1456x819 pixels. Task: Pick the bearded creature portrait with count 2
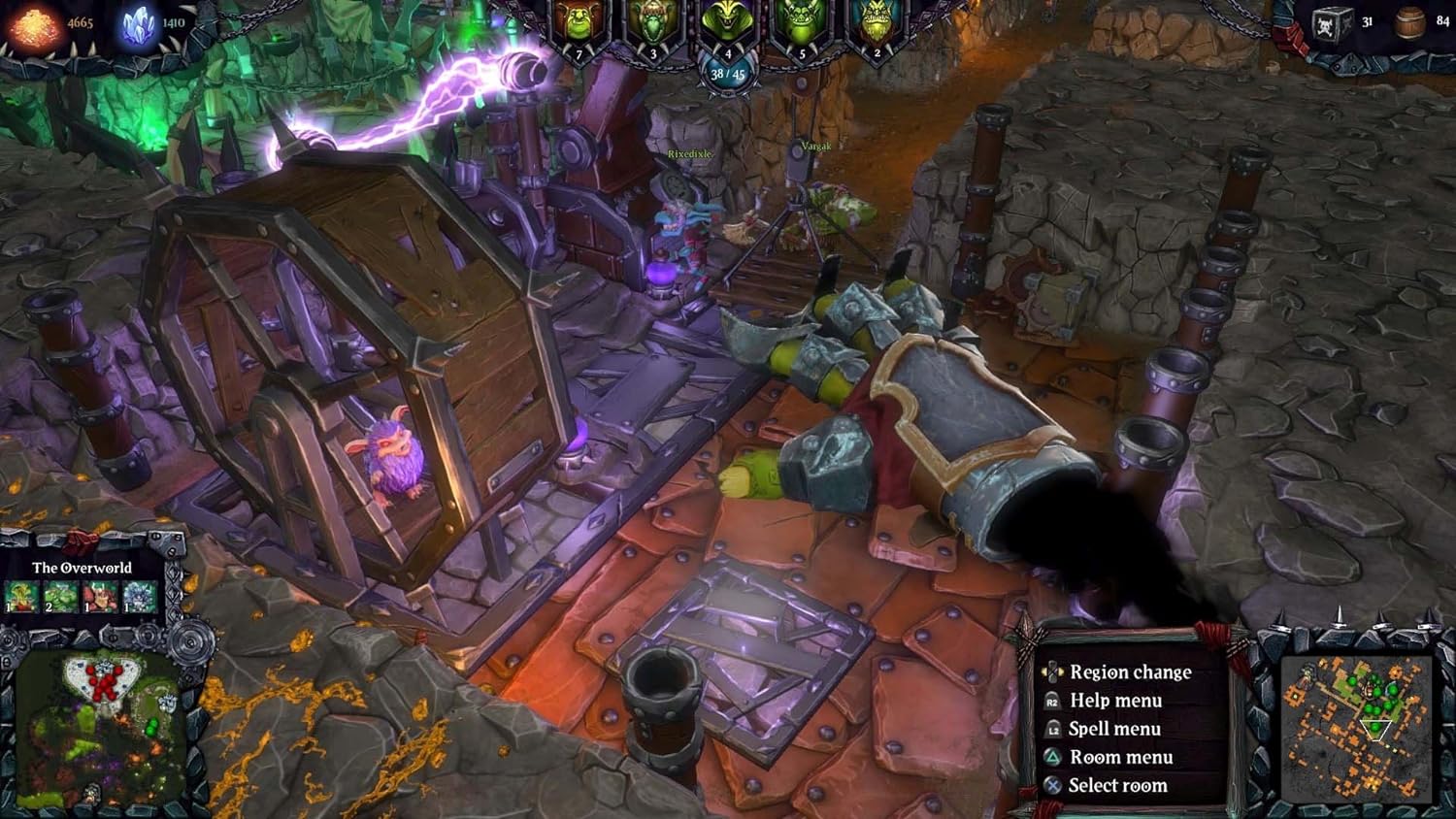(876, 26)
